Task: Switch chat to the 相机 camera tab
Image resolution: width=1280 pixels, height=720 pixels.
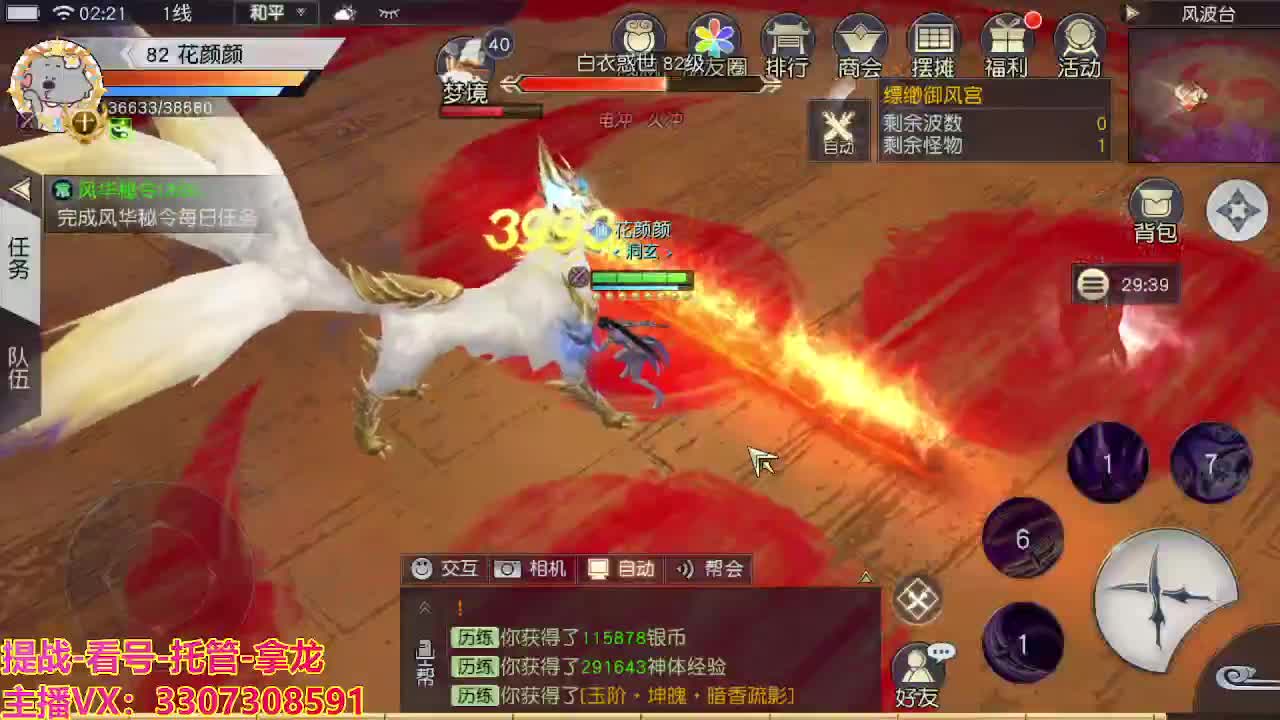Action: [x=531, y=569]
